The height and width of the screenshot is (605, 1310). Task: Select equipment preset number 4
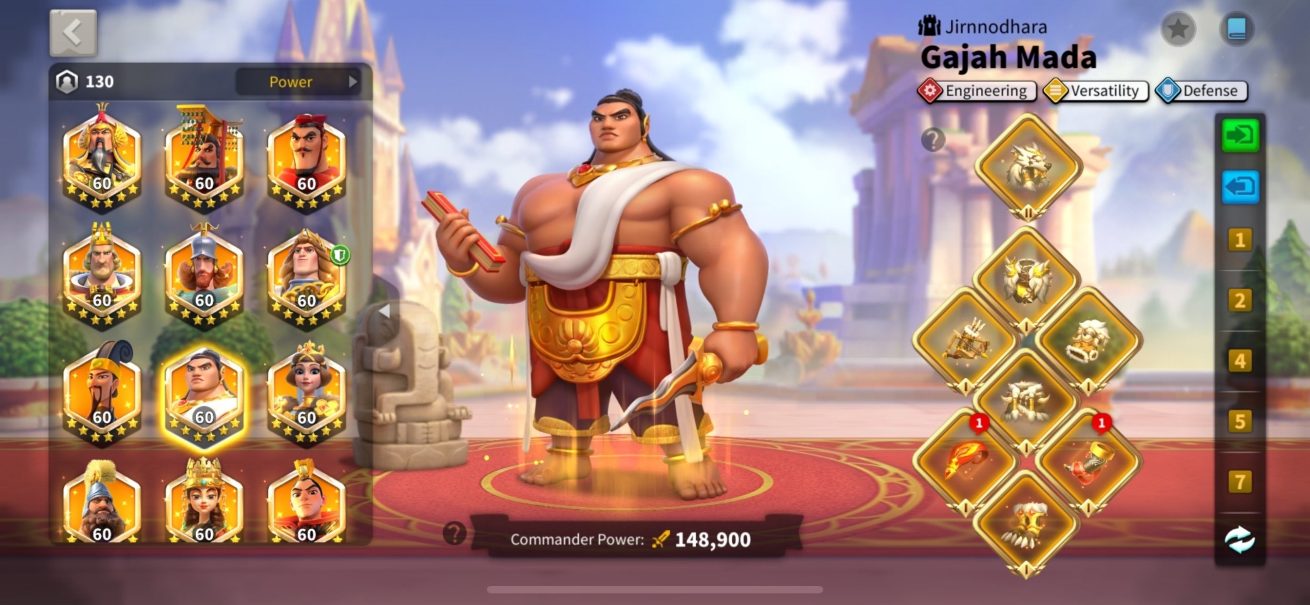(x=1240, y=361)
